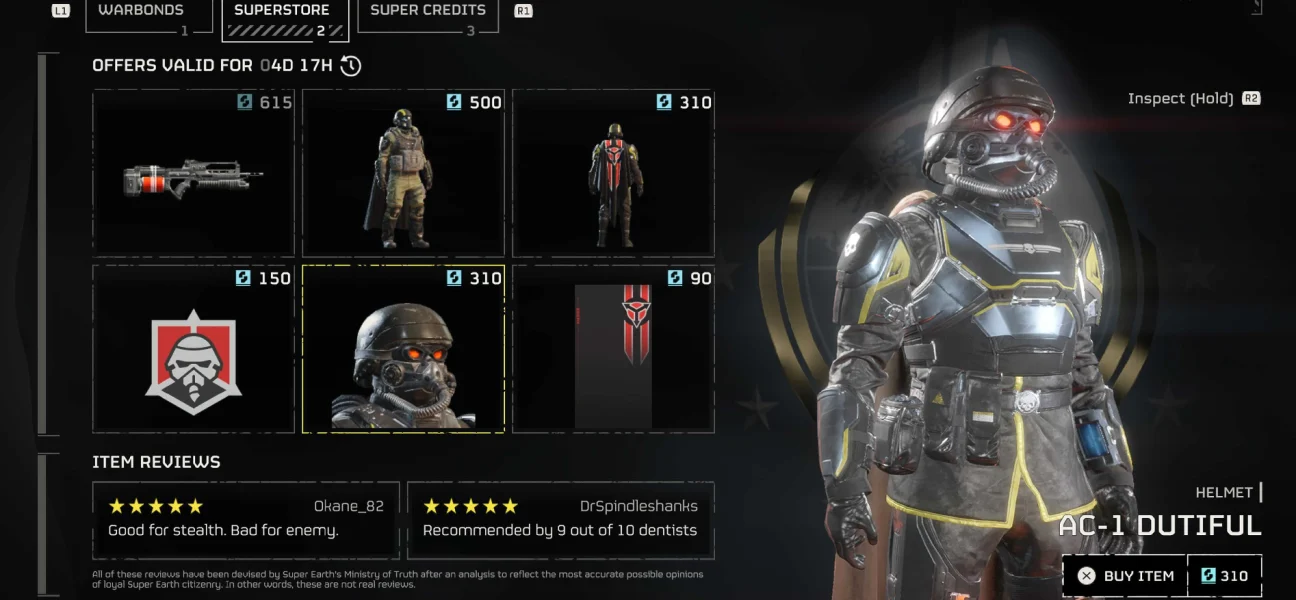Select the 150-credit helmet emblem offer

pos(195,349)
